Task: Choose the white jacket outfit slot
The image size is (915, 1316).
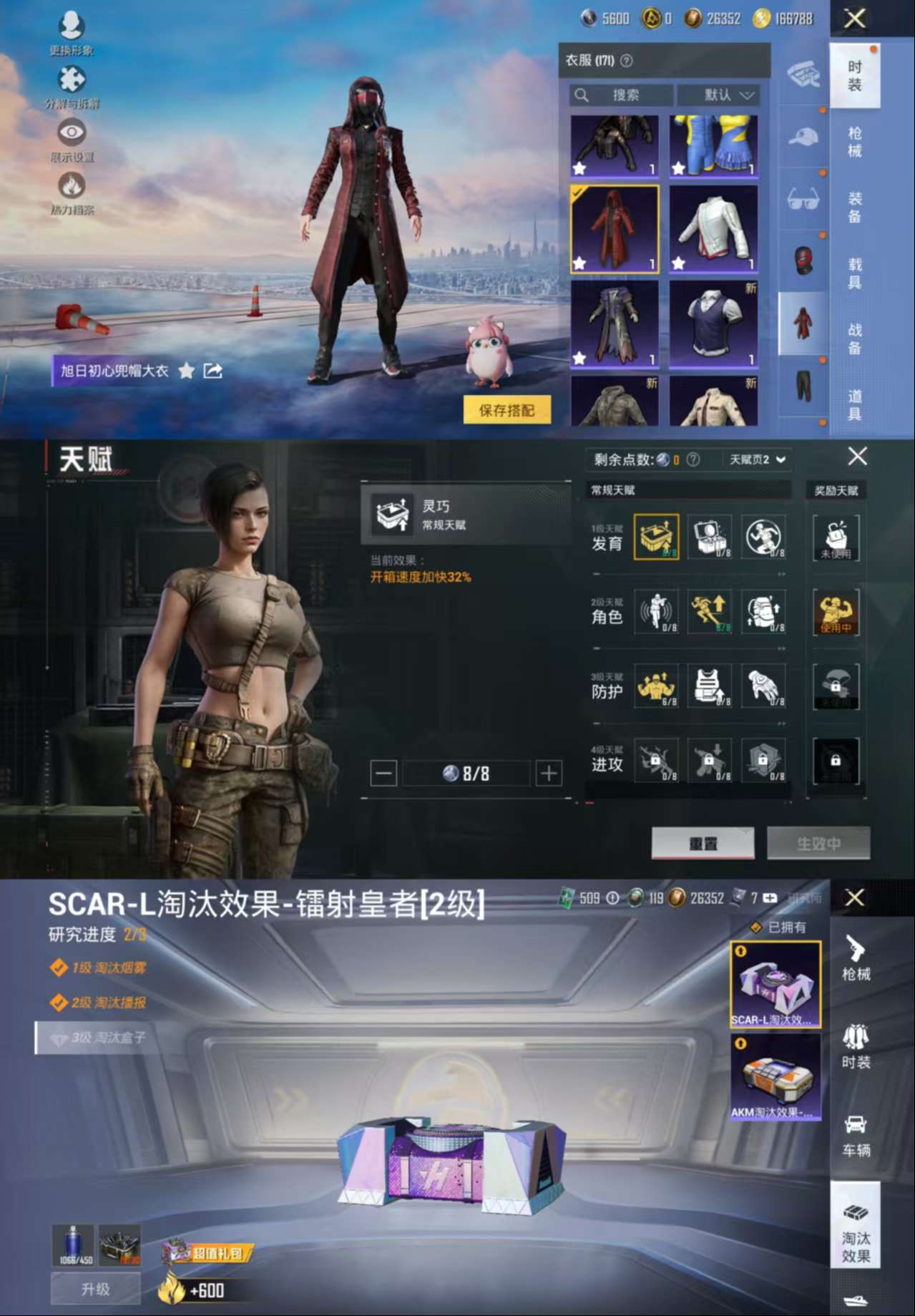Action: (713, 230)
